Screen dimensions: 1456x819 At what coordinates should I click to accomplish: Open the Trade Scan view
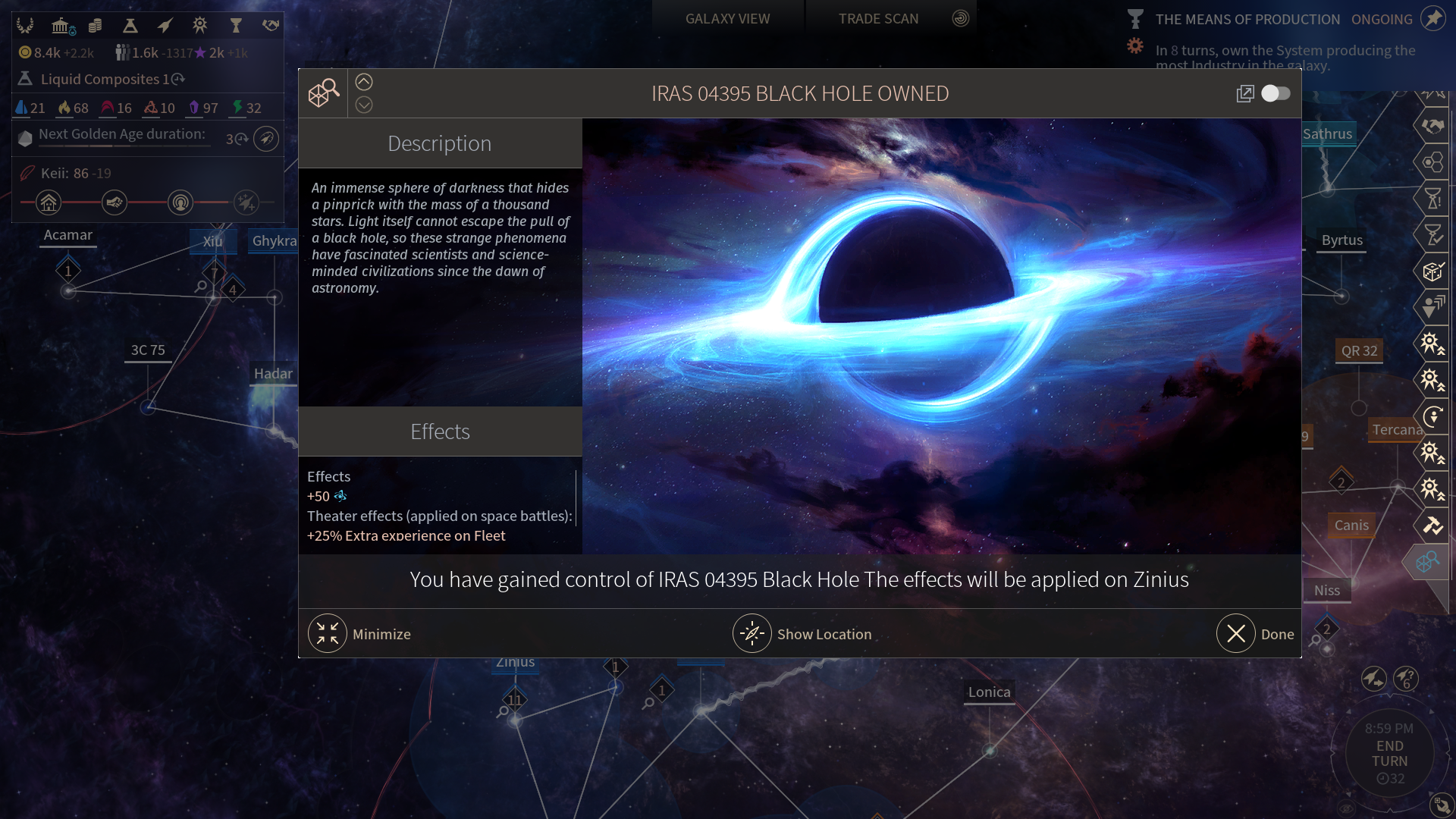pos(878,18)
